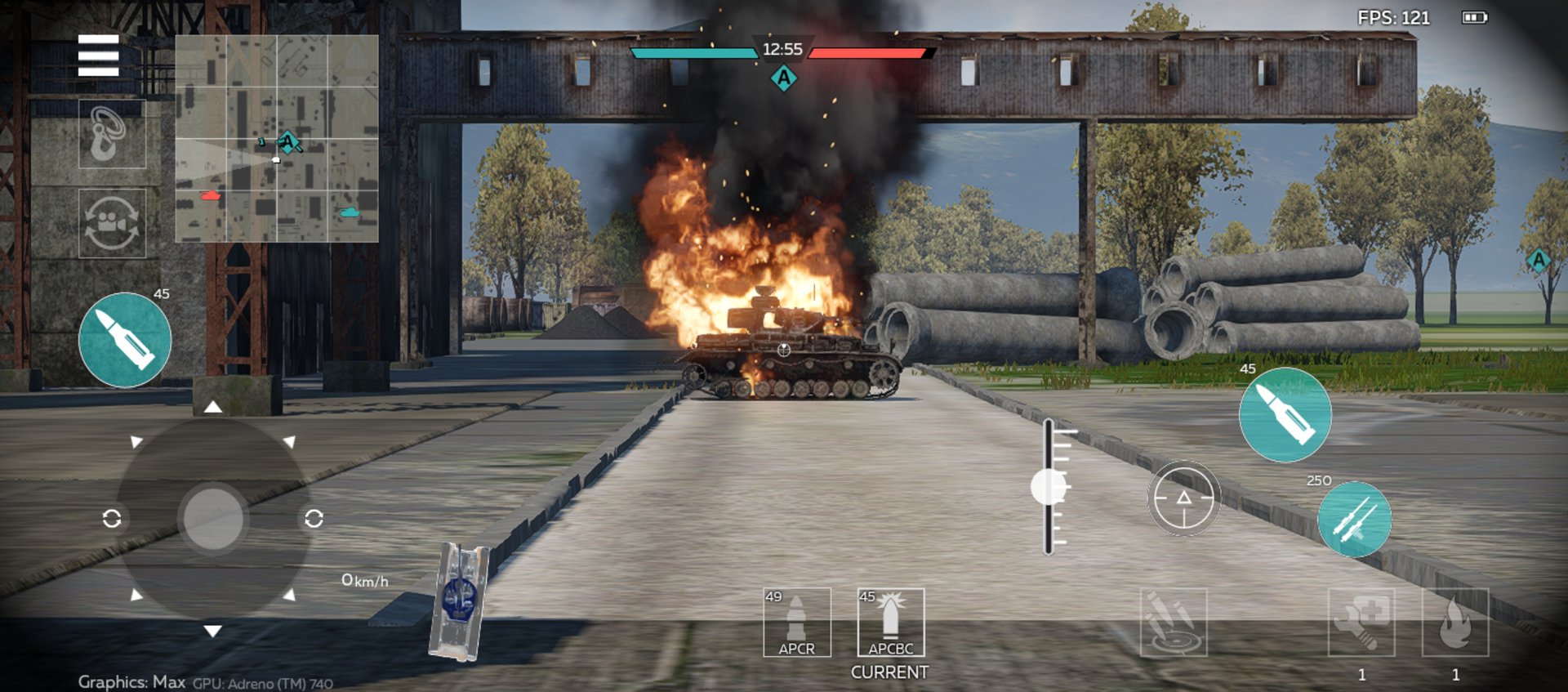Tap the forward arrow on movement pad
This screenshot has width=1568, height=692.
(x=212, y=407)
